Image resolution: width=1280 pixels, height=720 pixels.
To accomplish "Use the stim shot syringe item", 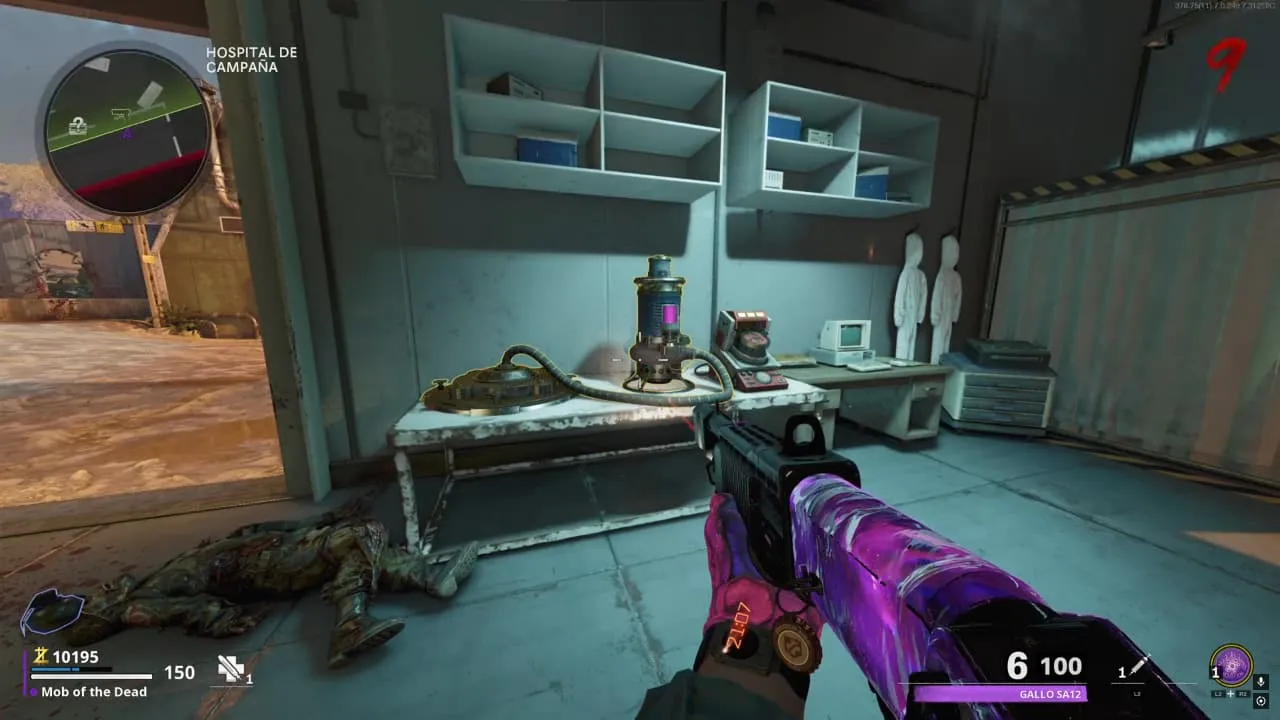I will 1140,667.
